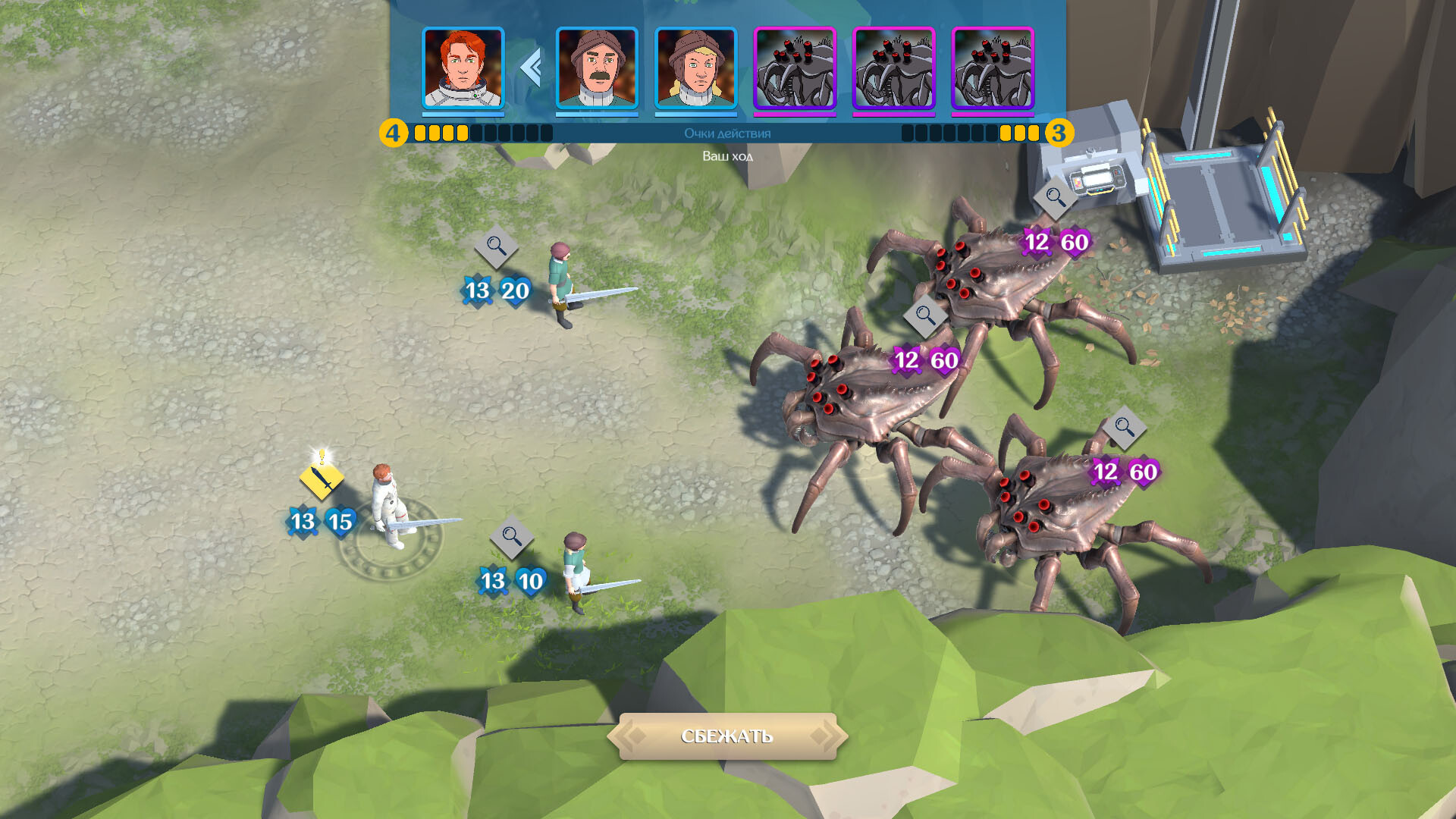Inspect the swordsman with 20 health
Viewport: 1456px width, 819px height.
click(496, 246)
